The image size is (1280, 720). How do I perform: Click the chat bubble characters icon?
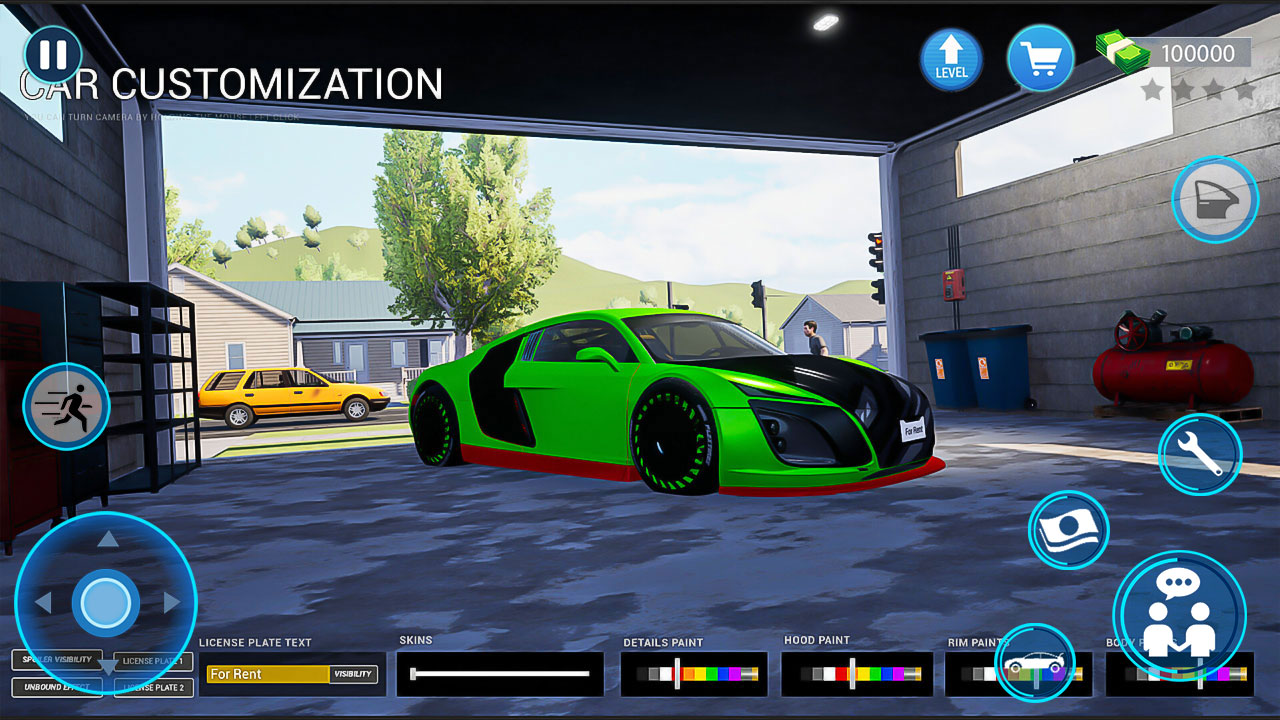1183,608
